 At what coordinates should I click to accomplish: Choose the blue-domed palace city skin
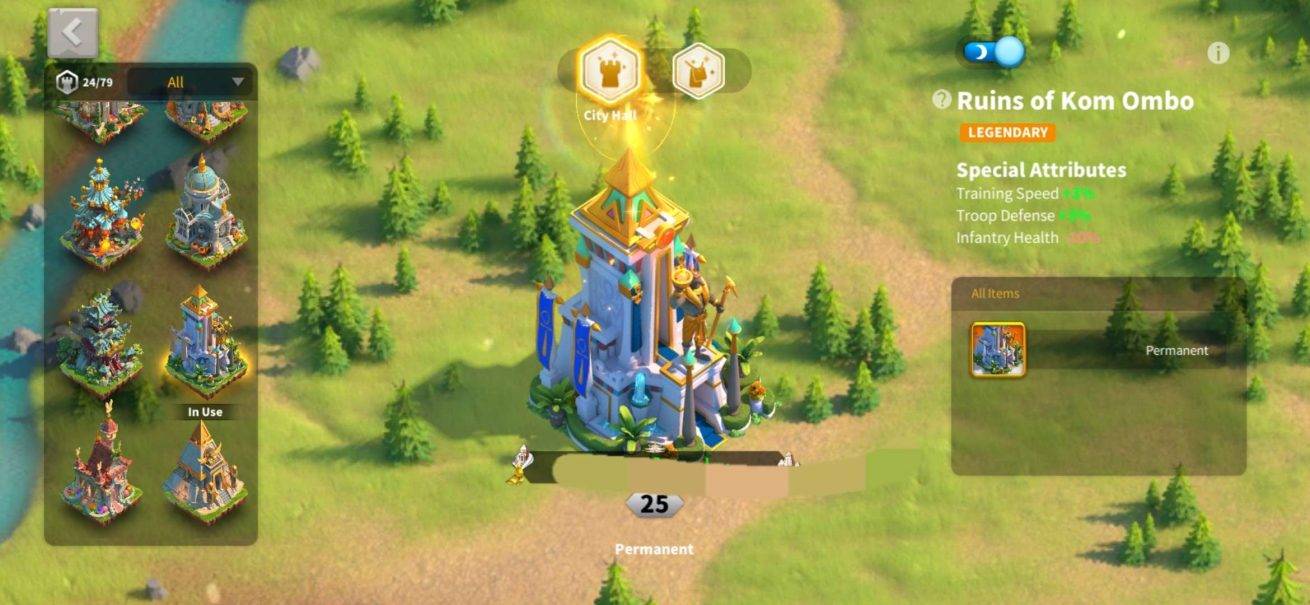(206, 214)
